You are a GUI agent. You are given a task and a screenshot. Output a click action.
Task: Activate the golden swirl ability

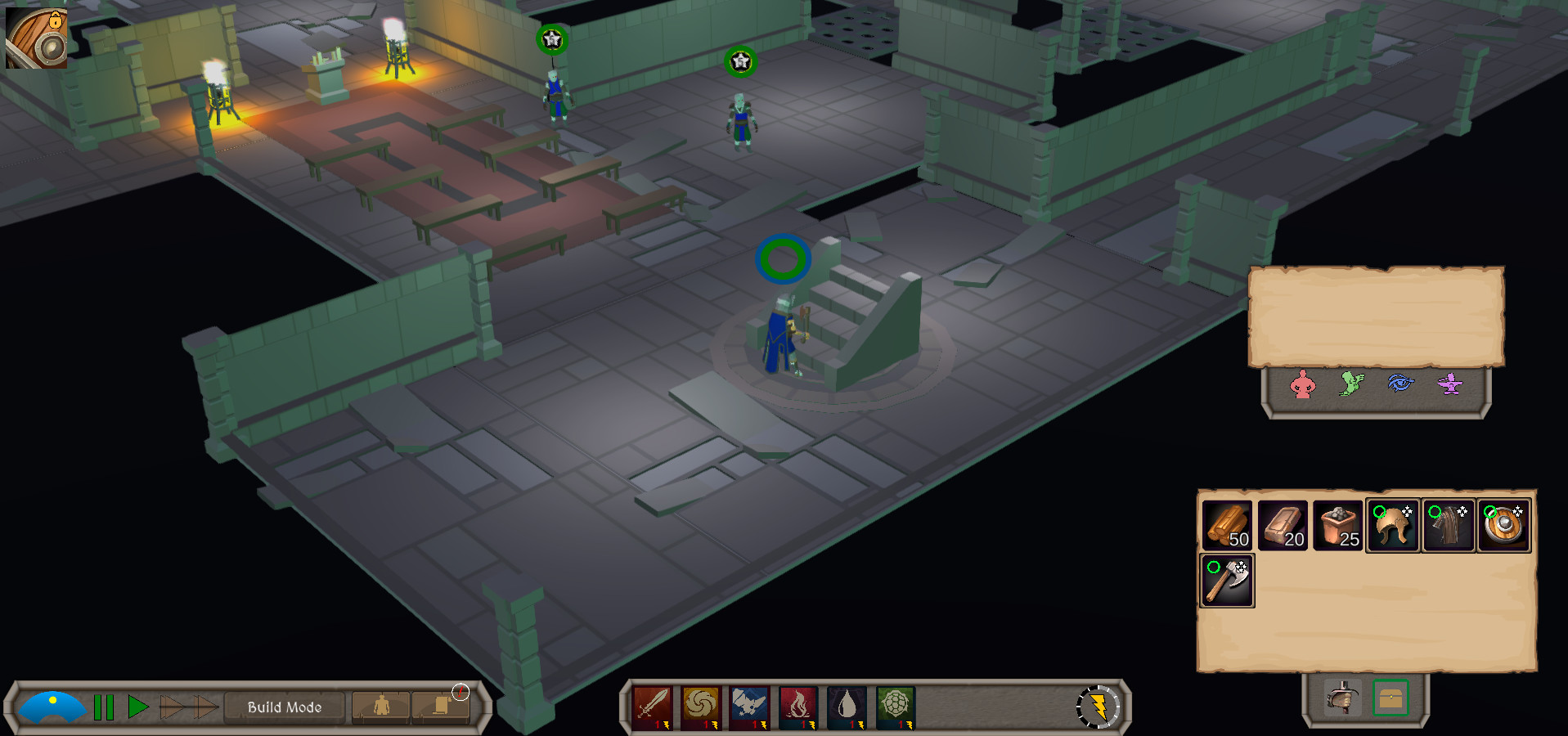point(701,707)
